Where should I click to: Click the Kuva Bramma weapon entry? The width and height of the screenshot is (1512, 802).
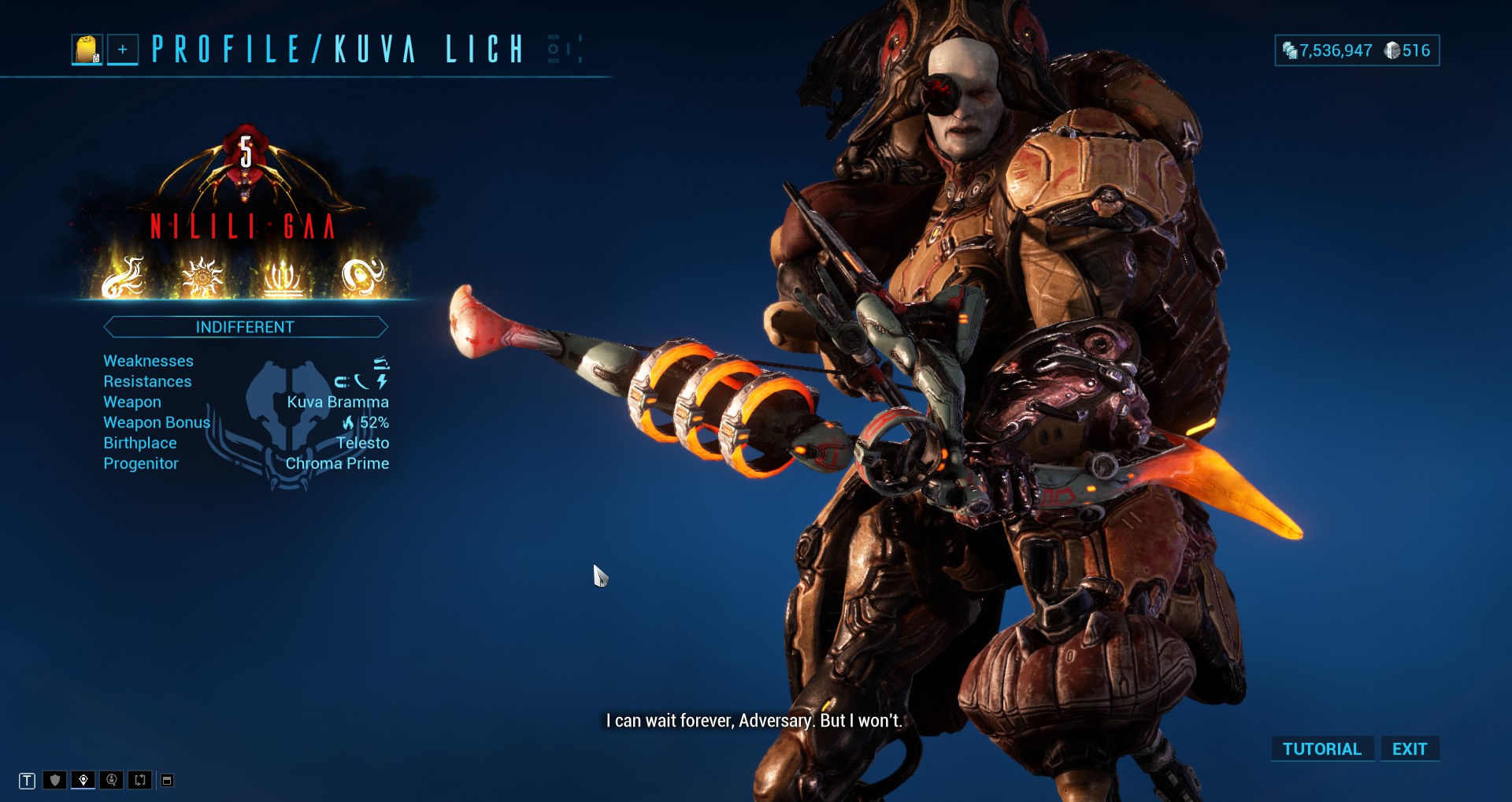pyautogui.click(x=337, y=402)
